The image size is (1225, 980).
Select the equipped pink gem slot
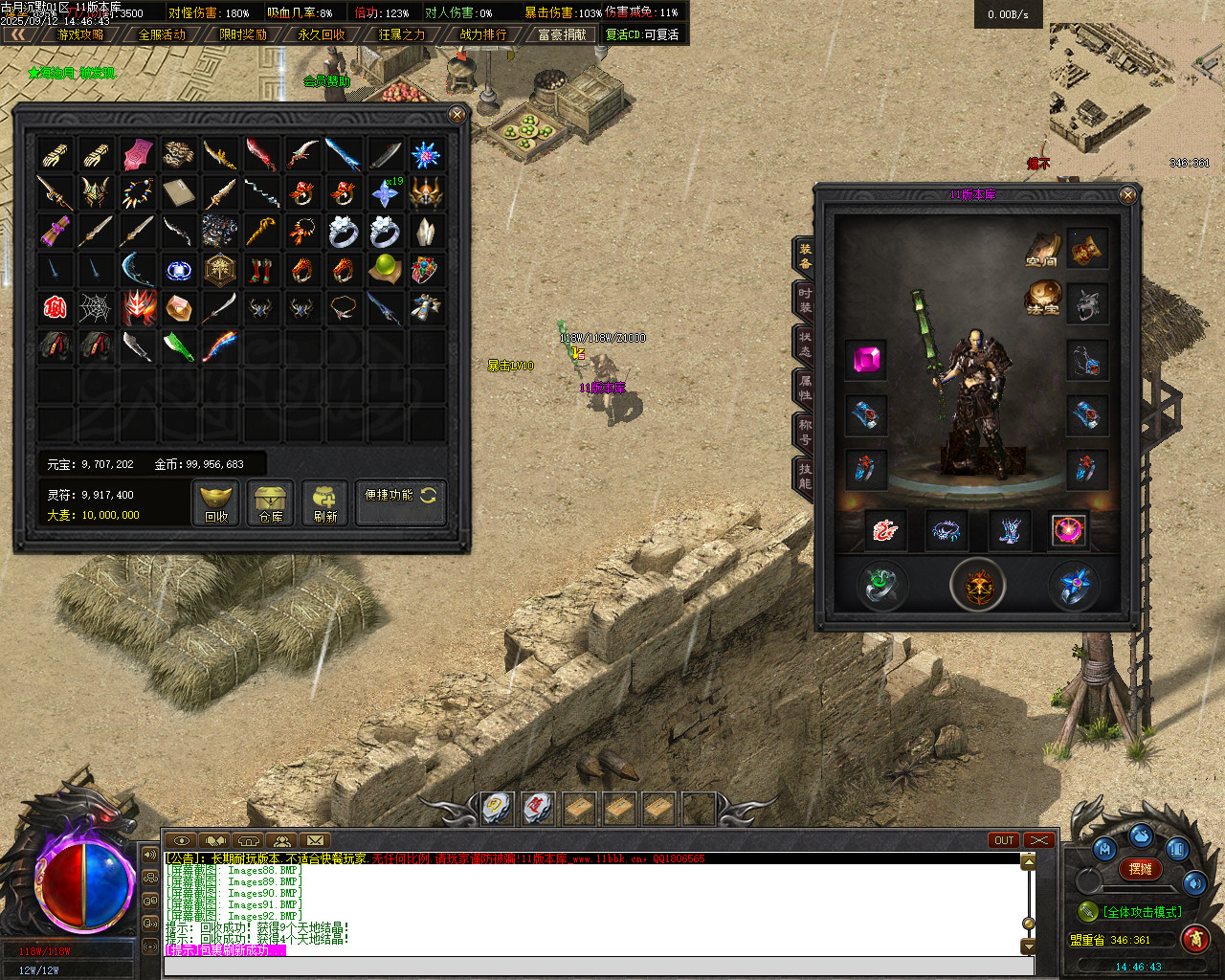[866, 360]
